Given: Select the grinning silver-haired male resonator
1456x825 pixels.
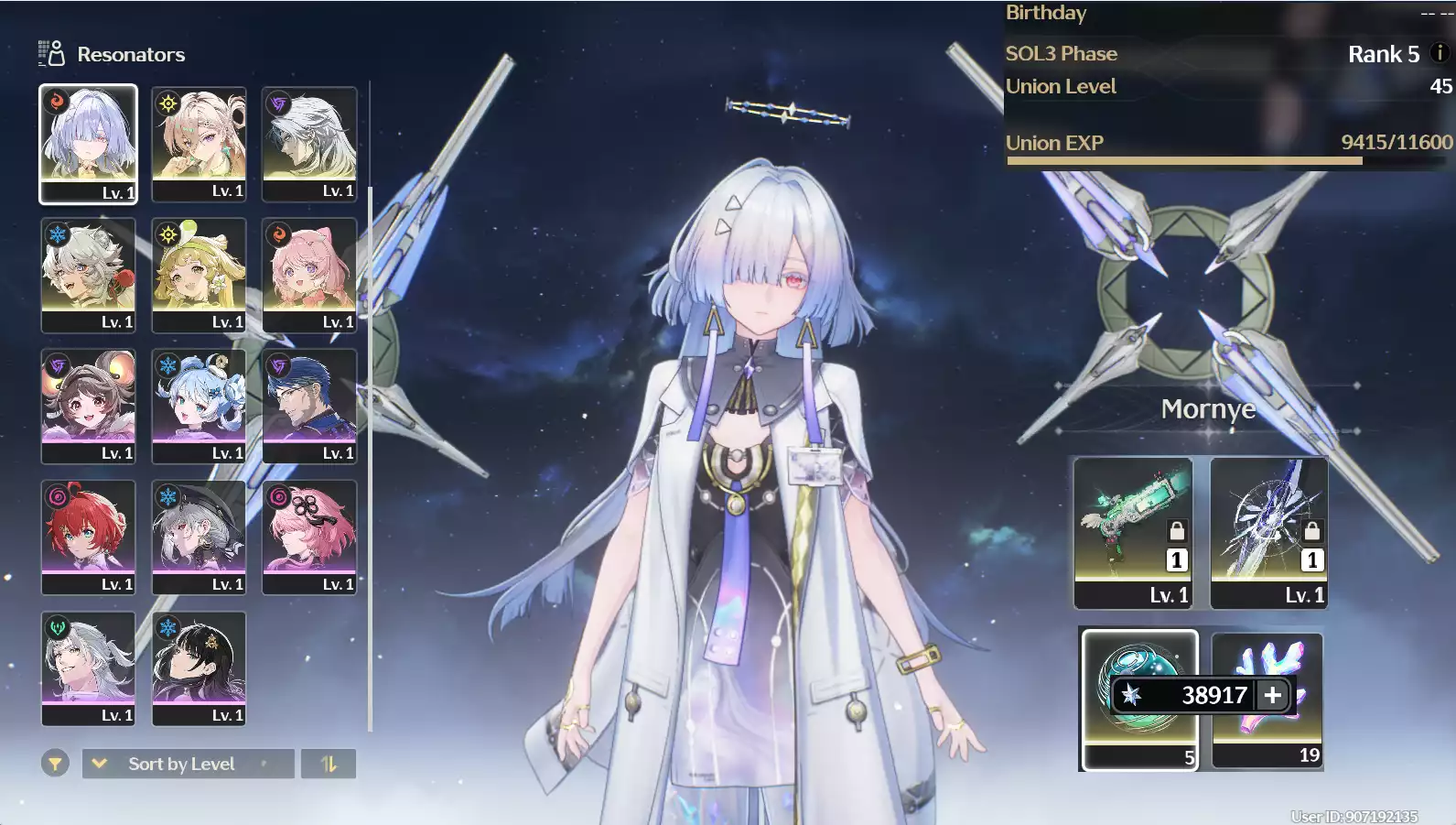Looking at the screenshot, I should click(x=88, y=667).
